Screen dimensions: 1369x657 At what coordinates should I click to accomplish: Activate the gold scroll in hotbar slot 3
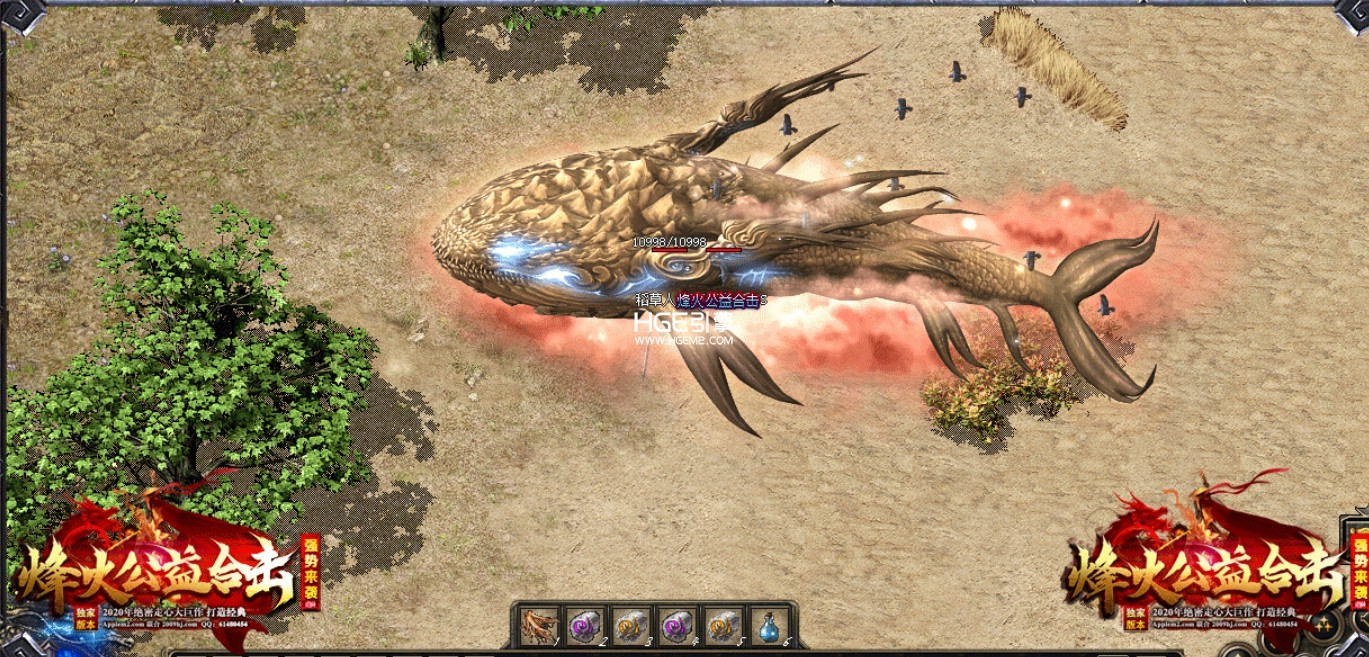pyautogui.click(x=631, y=626)
